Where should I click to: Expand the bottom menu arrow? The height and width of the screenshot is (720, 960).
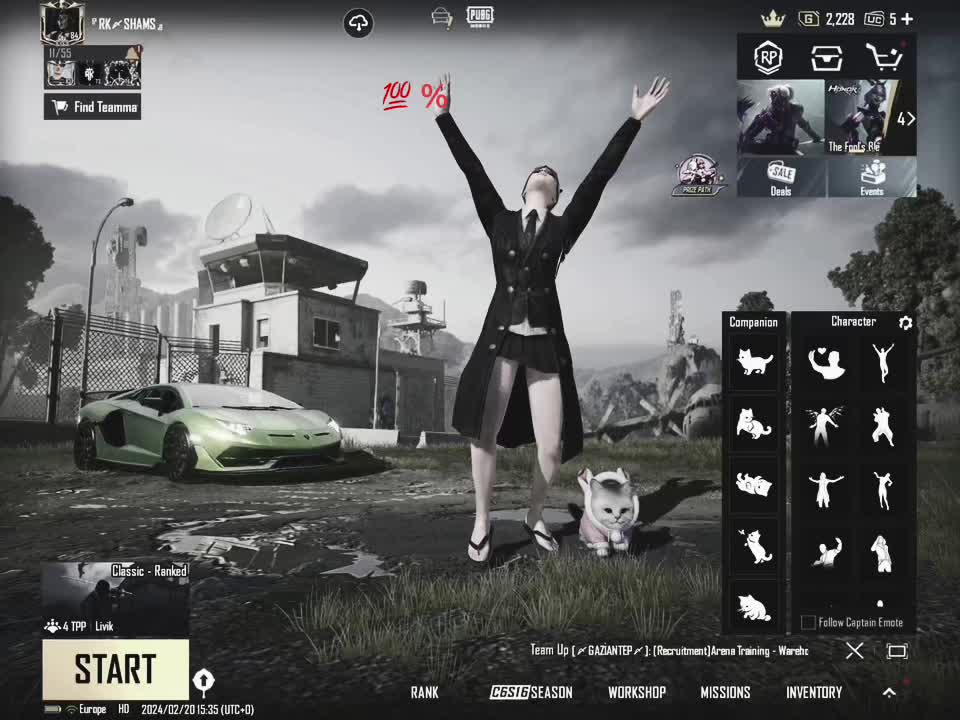[889, 692]
